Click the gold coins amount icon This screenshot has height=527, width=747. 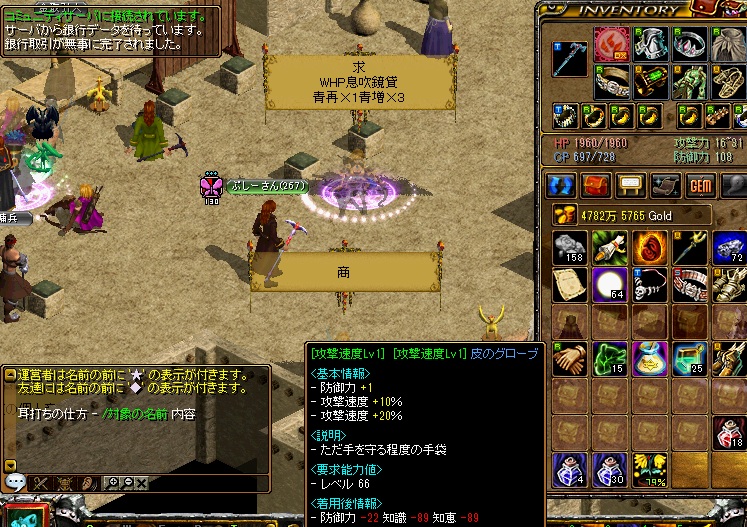560,214
